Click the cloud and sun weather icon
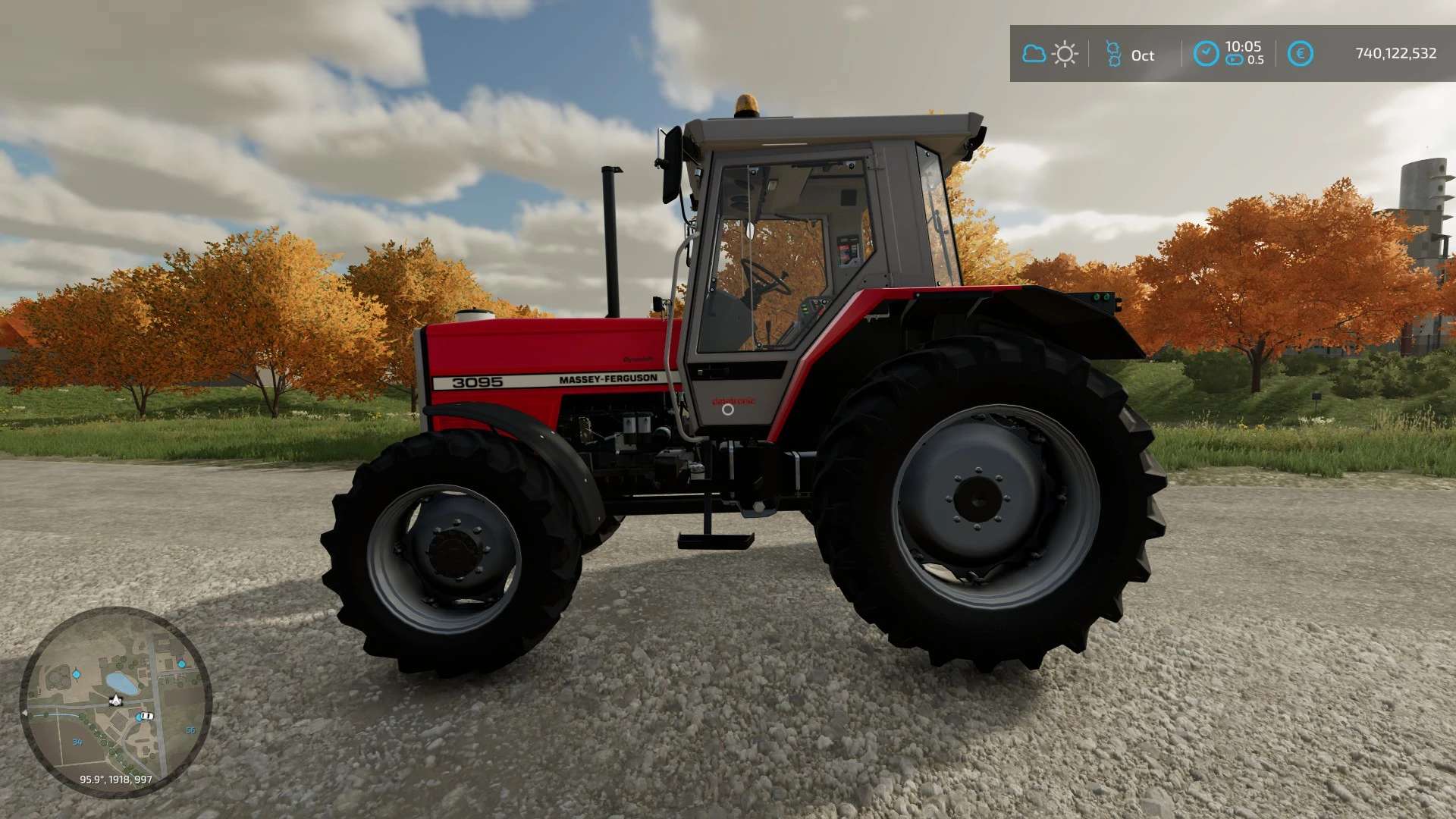This screenshot has height=819, width=1456. [x=1050, y=54]
